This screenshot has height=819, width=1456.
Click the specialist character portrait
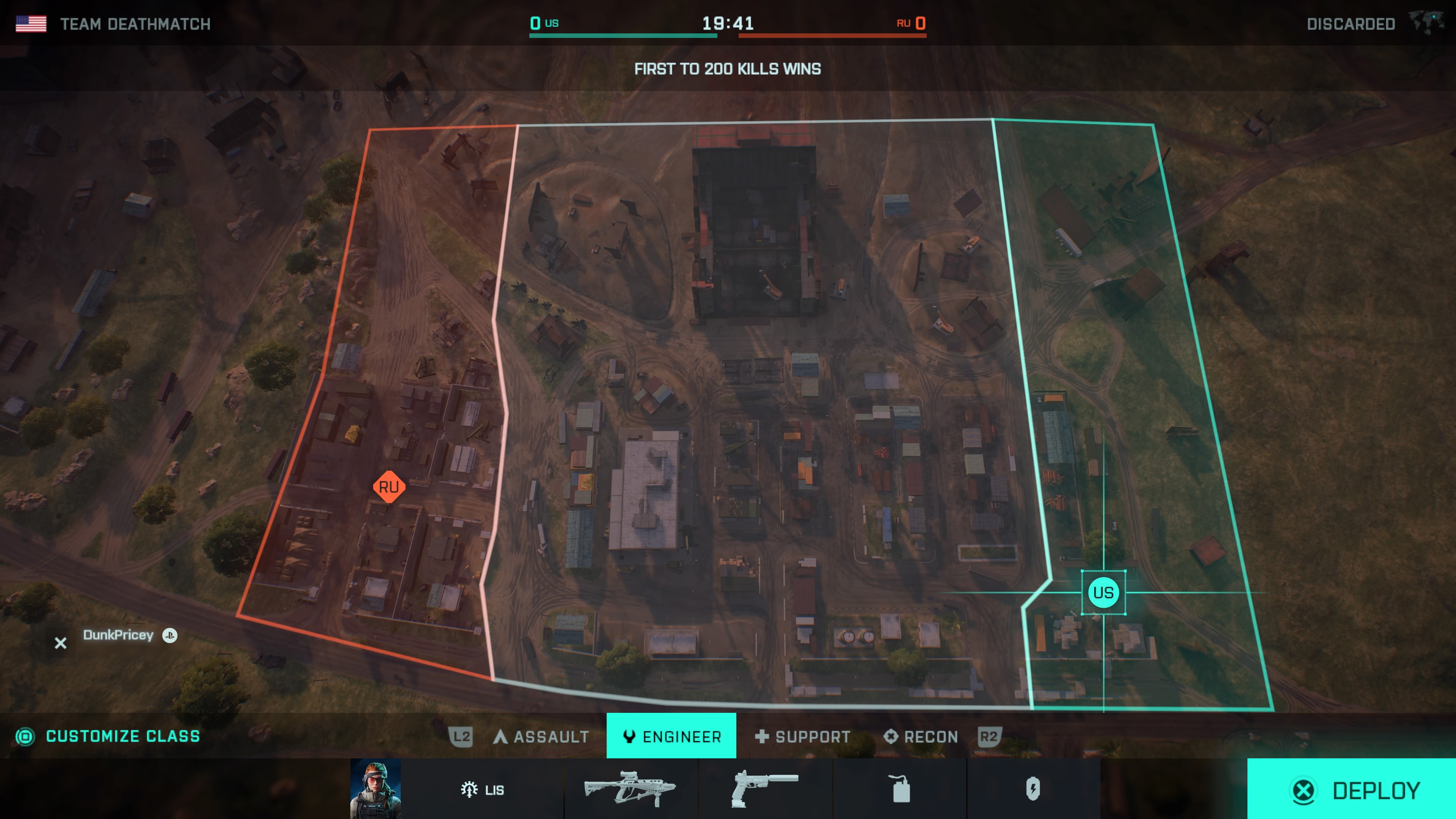click(x=375, y=788)
